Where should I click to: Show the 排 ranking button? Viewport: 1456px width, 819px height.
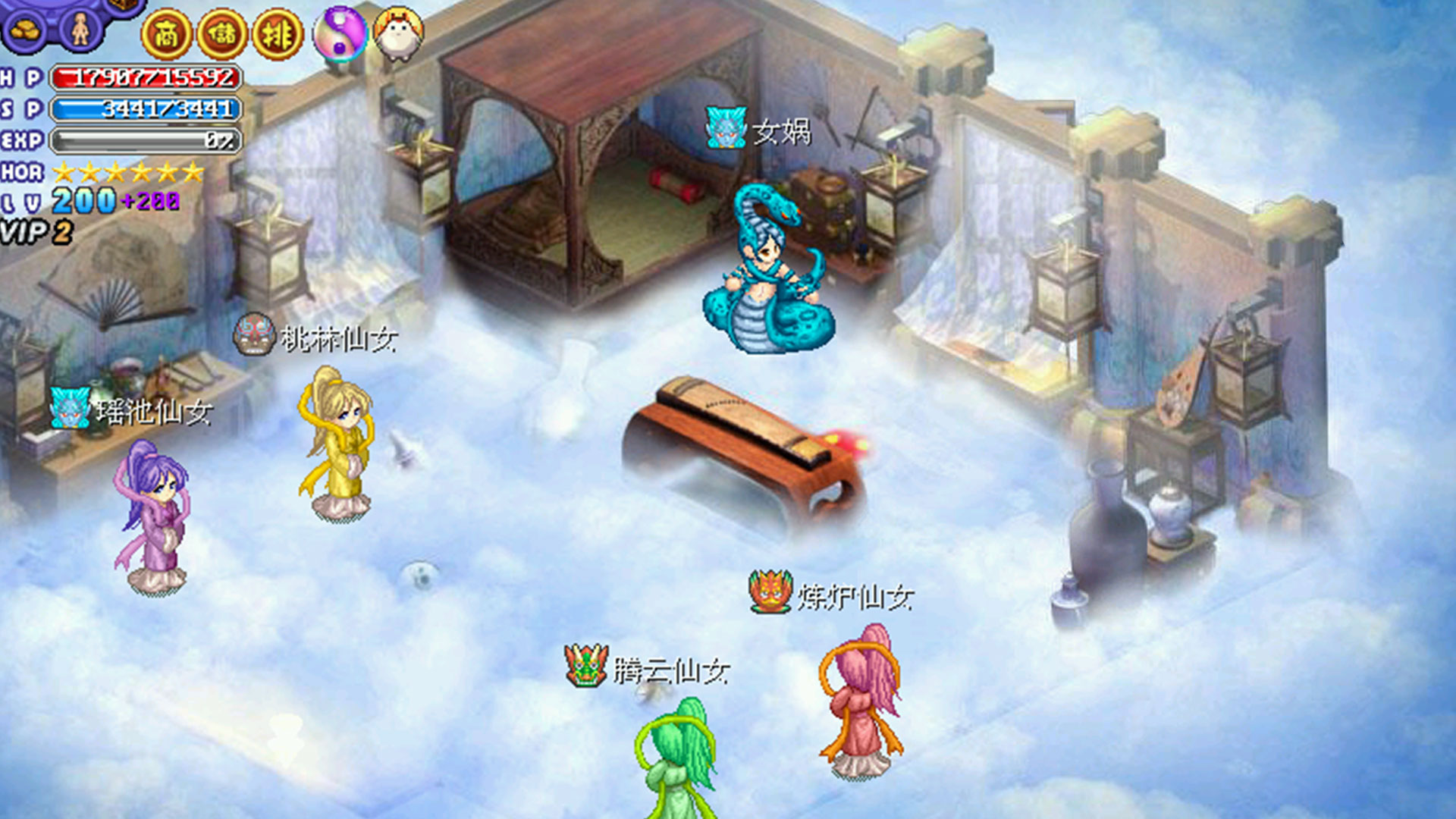click(x=278, y=34)
